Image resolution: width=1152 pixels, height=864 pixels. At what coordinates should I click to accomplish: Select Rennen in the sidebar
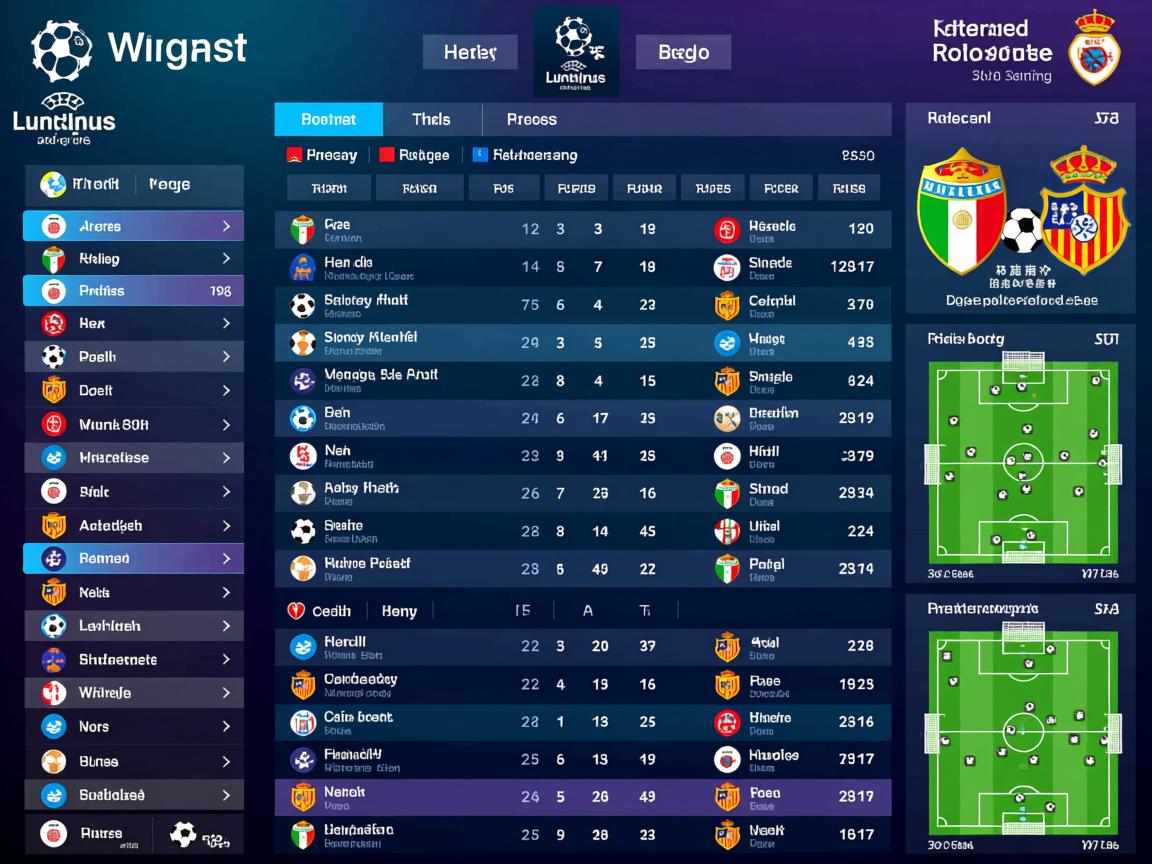click(x=133, y=558)
